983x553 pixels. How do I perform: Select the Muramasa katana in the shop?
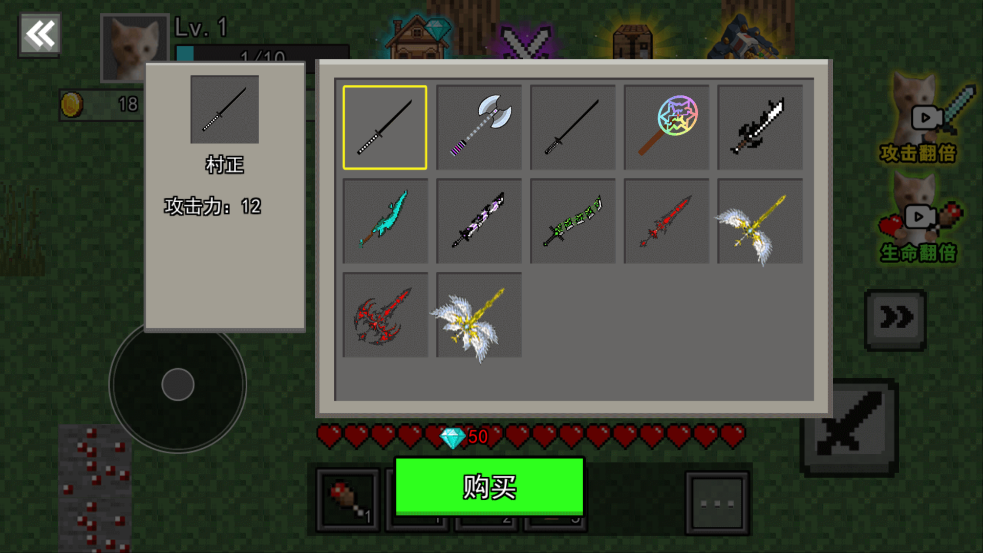[x=385, y=127]
